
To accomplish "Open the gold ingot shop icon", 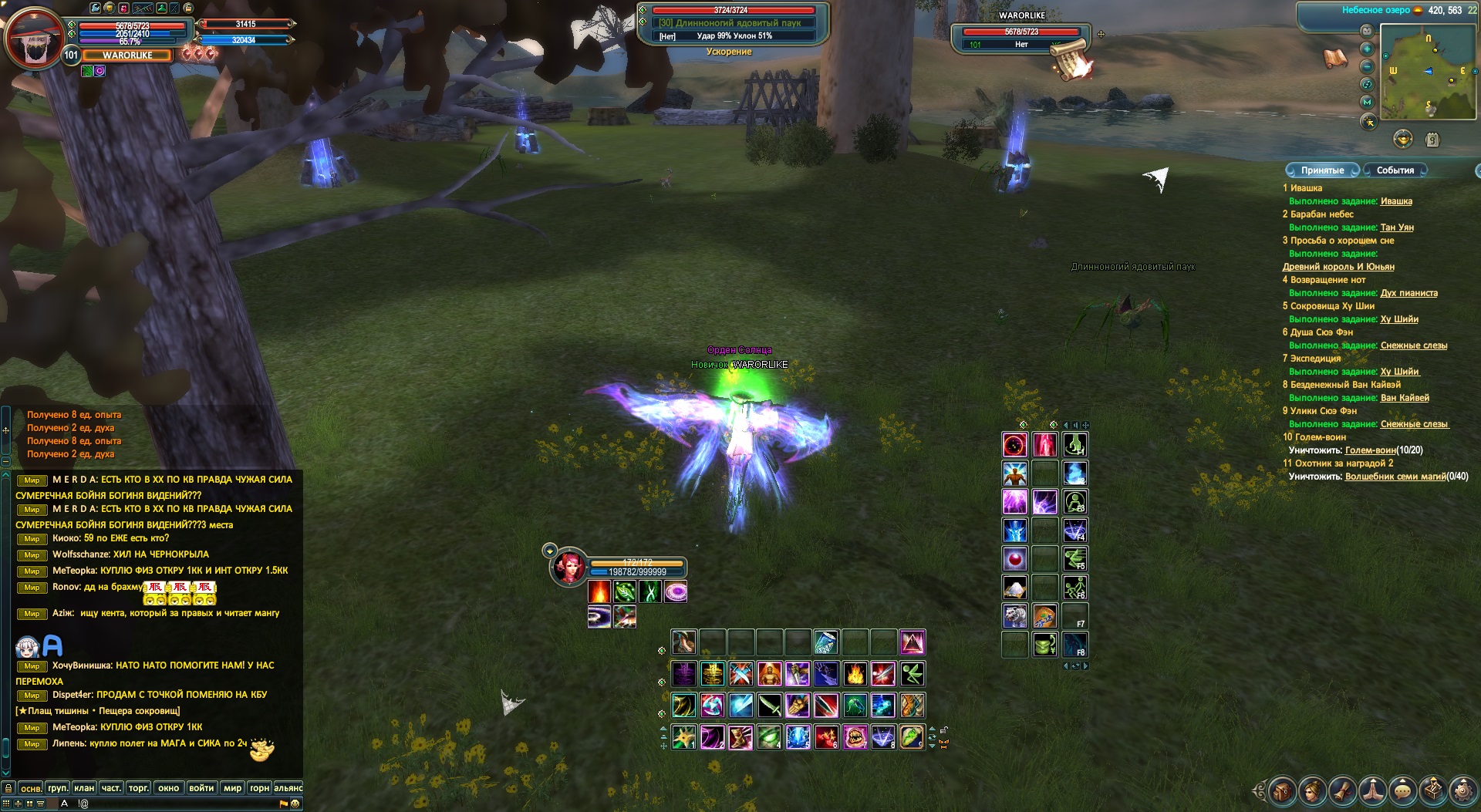I will tap(1402, 140).
